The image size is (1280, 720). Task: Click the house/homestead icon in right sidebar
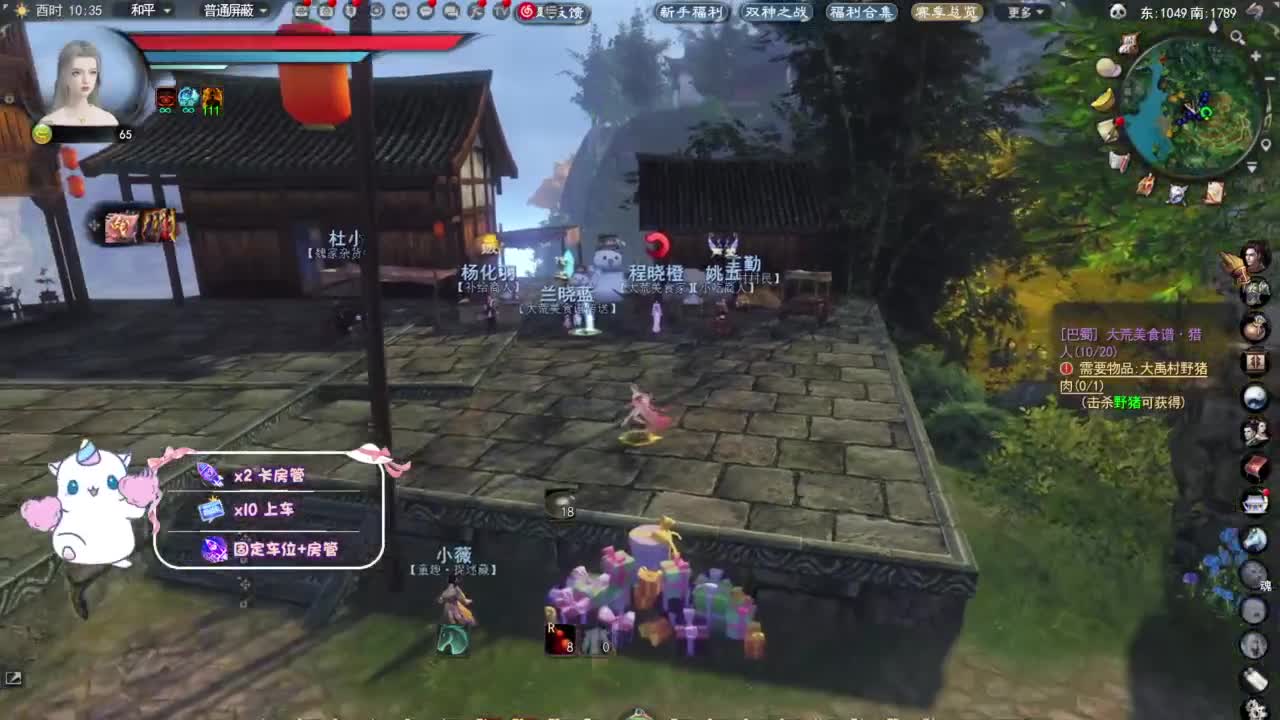(x=1258, y=500)
